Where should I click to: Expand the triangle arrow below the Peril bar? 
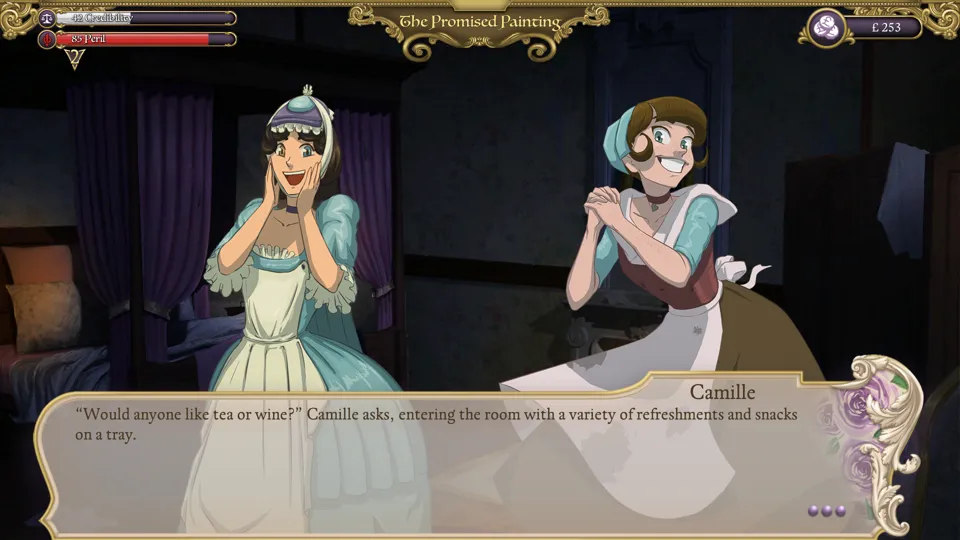74,59
